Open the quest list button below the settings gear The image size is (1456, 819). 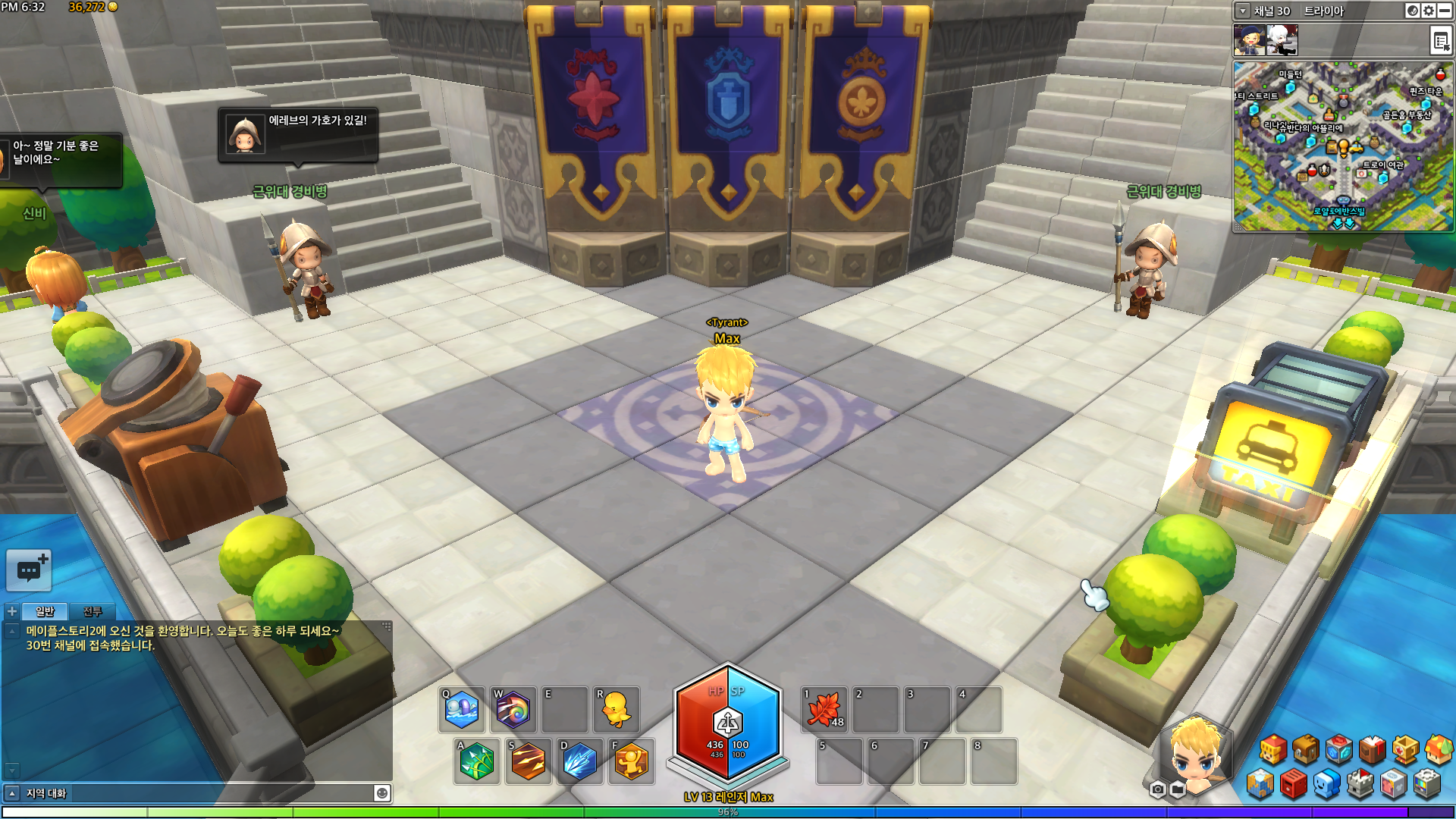click(1440, 40)
